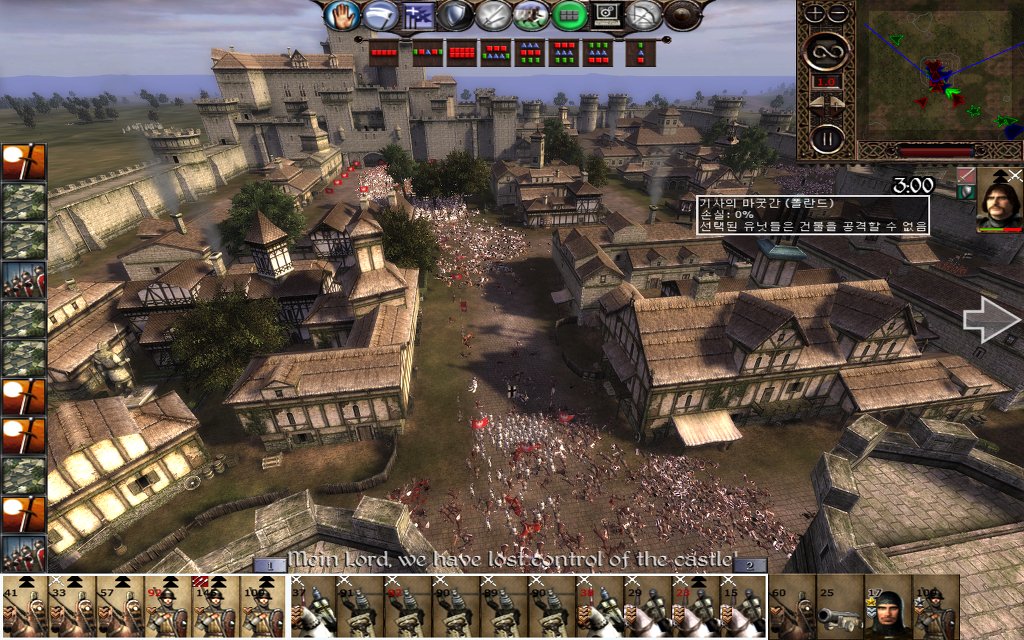Viewport: 1024px width, 640px height.
Task: Select the crossed swords melee command
Action: (493, 15)
